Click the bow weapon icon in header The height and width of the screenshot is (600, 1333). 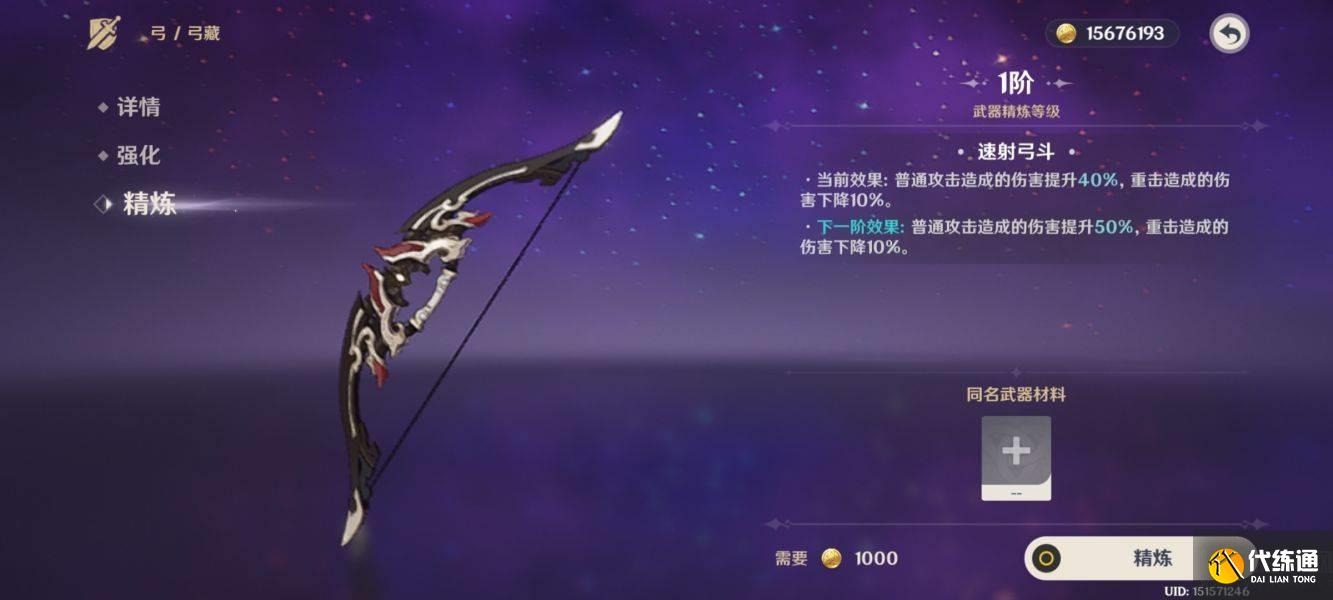[x=104, y=34]
